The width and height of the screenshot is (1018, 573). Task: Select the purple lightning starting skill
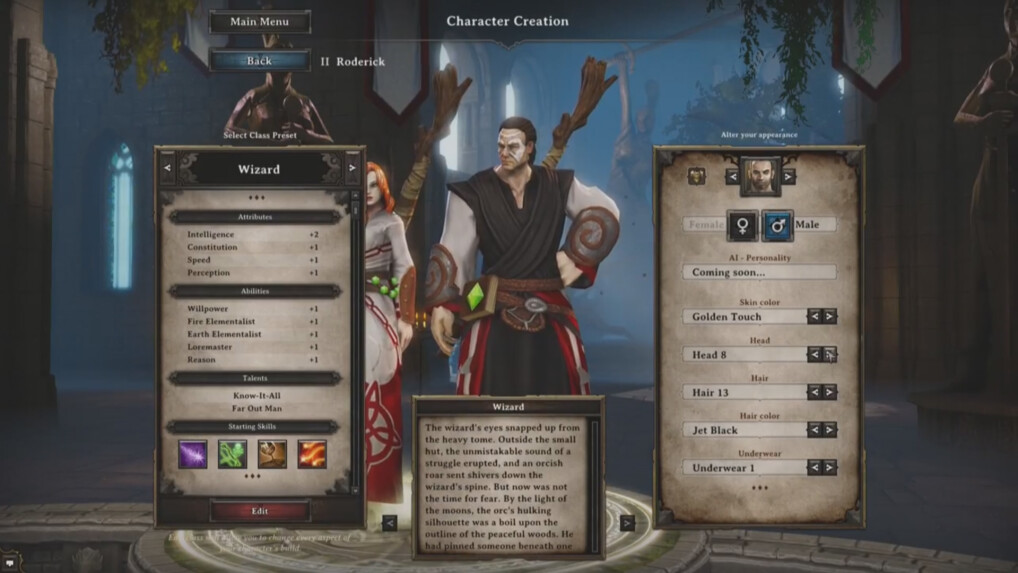(x=193, y=454)
